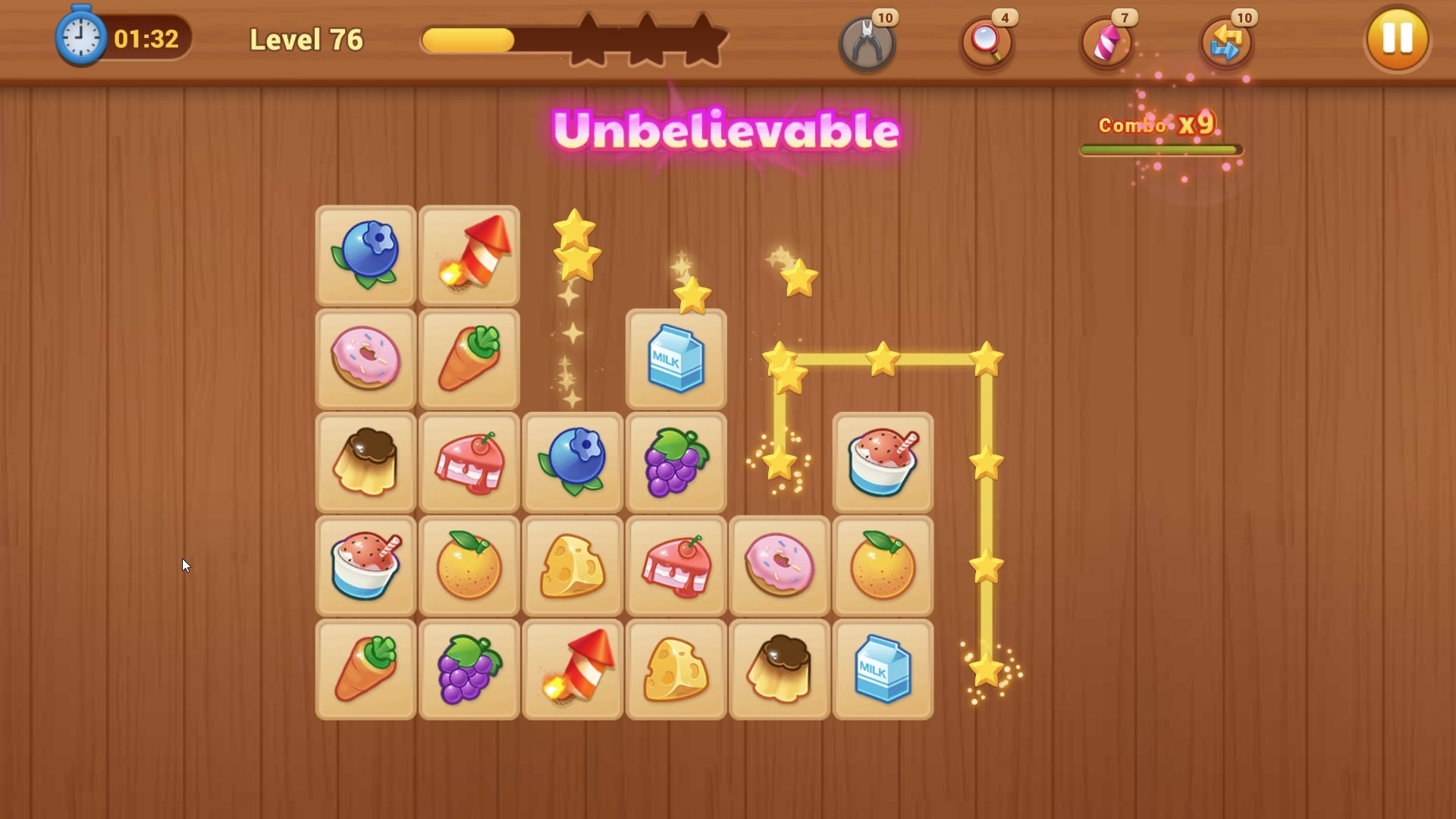Select the strawberry ice cream cup tile
This screenshot has height=819, width=1456.
[882, 461]
